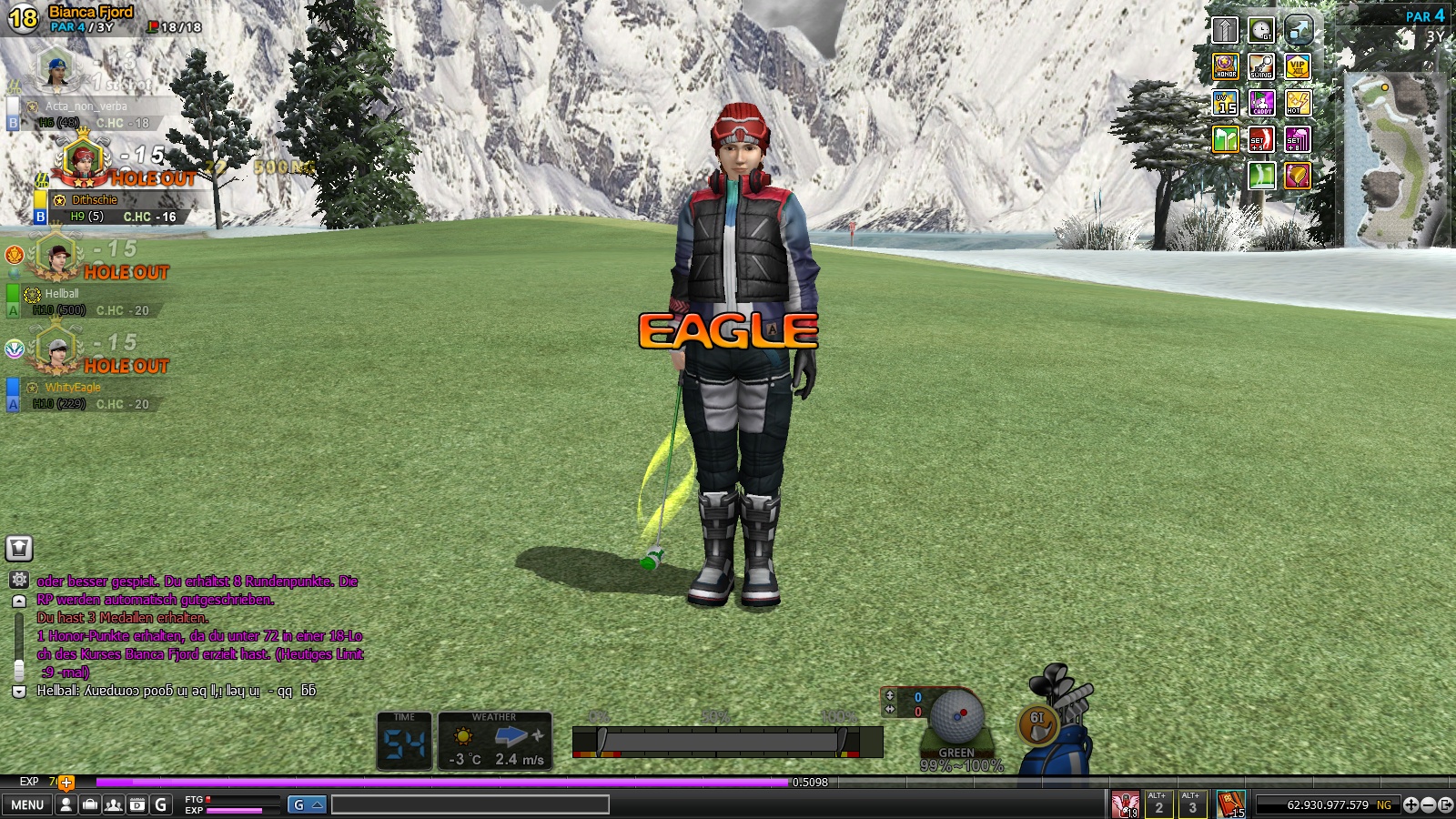Click the GT clock icon
Viewport: 1456px width, 819px height.
point(1261,30)
